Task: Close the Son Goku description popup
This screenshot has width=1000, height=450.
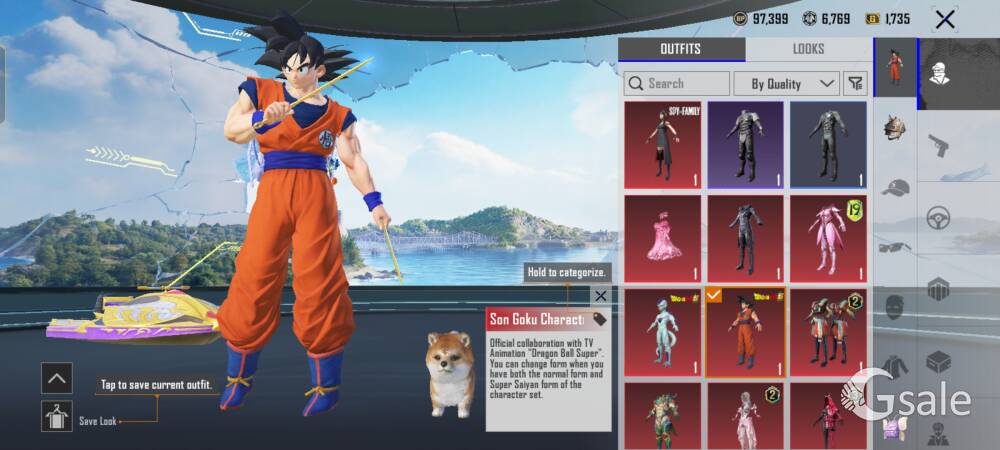Action: [600, 296]
